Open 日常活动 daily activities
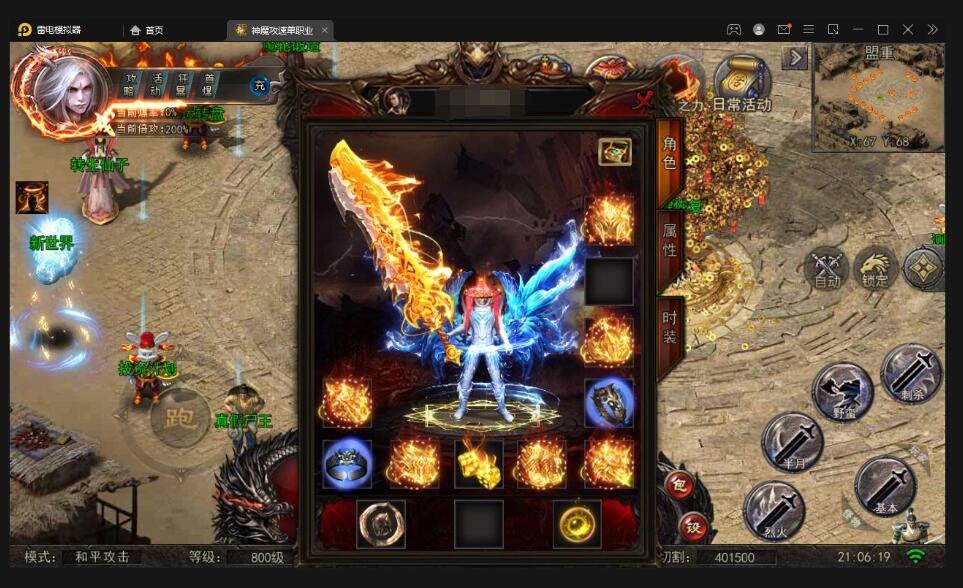Viewport: 963px width, 588px height. [x=742, y=84]
